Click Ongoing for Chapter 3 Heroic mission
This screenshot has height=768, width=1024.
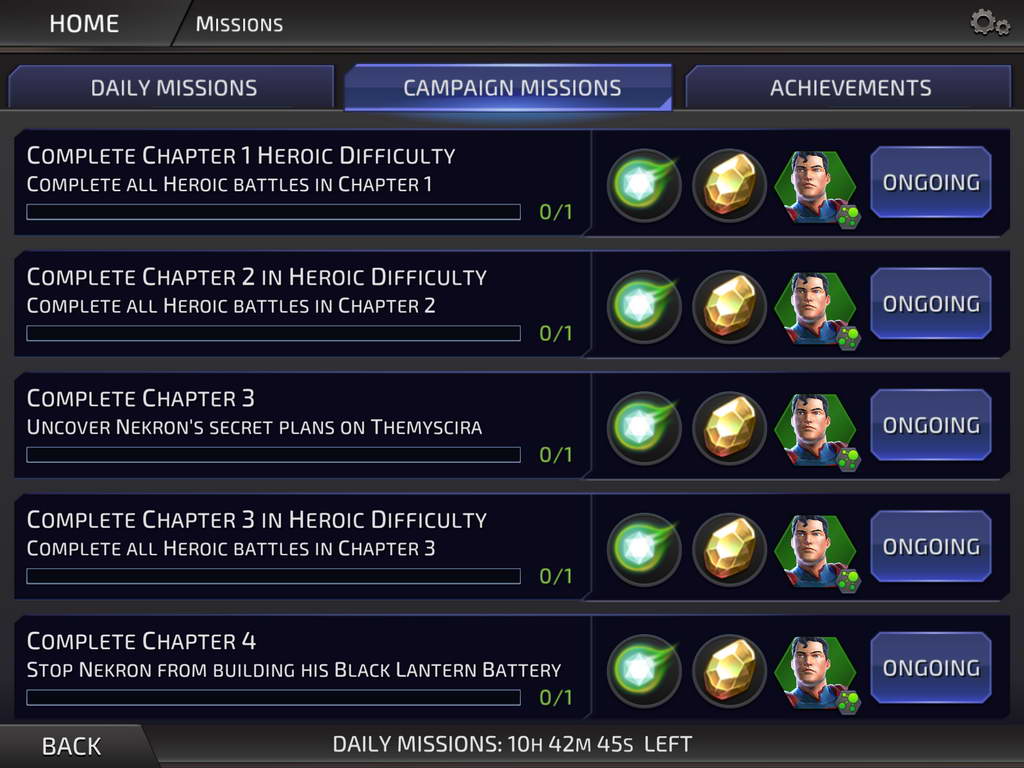[x=930, y=547]
